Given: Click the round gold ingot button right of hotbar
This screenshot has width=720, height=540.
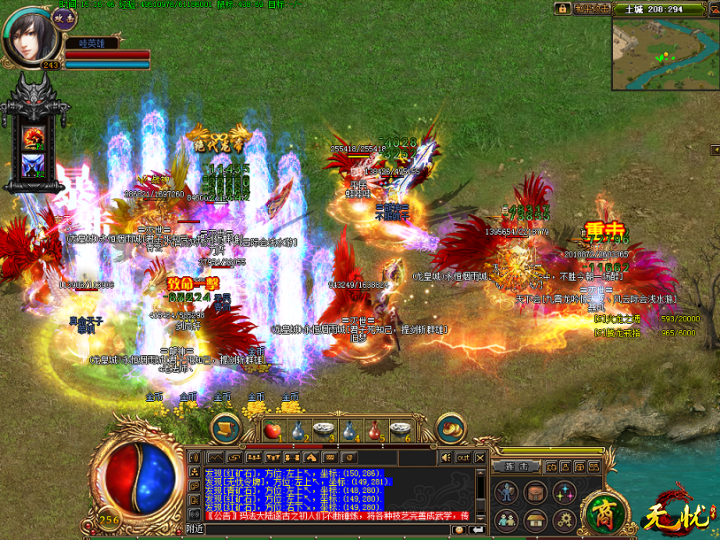Looking at the screenshot, I should point(449,428).
